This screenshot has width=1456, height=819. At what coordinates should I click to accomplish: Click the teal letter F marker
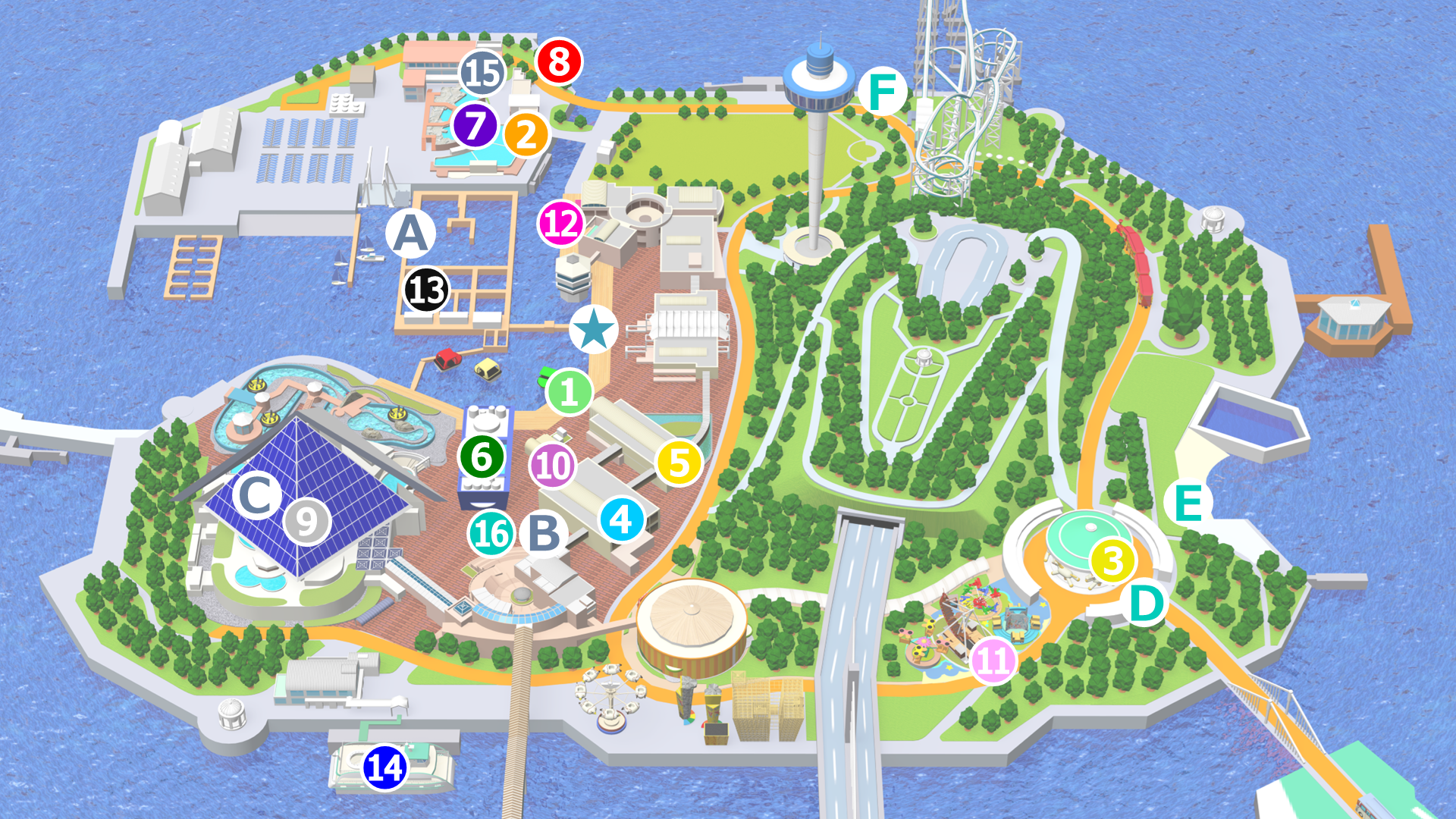pos(882,91)
